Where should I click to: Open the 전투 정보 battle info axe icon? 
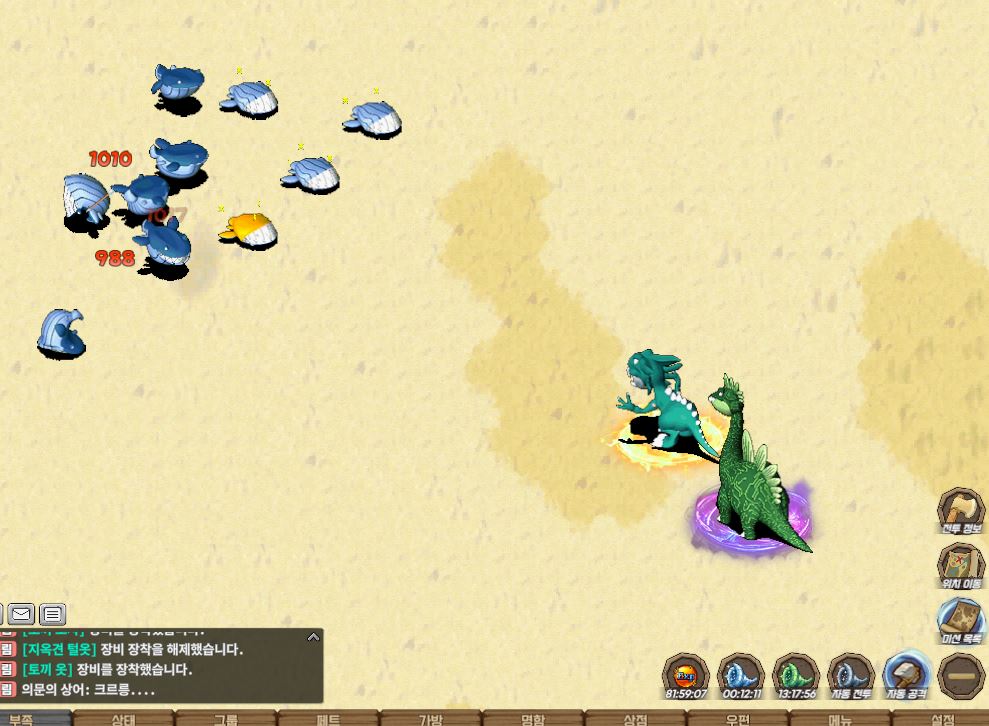[961, 511]
